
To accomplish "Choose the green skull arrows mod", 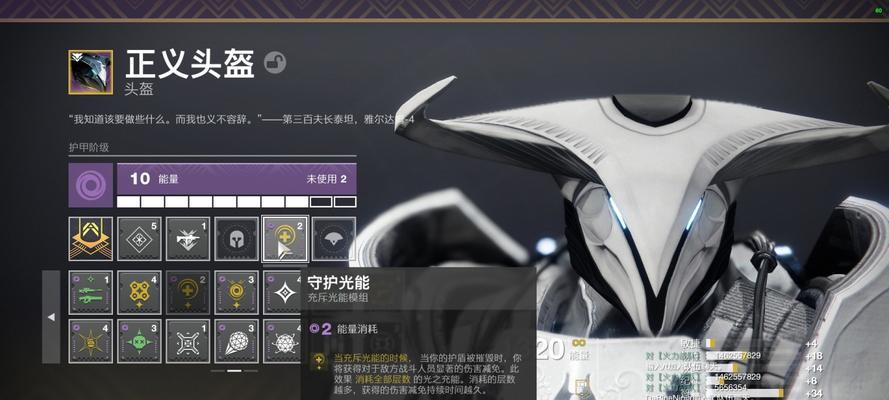I will click(x=139, y=341).
